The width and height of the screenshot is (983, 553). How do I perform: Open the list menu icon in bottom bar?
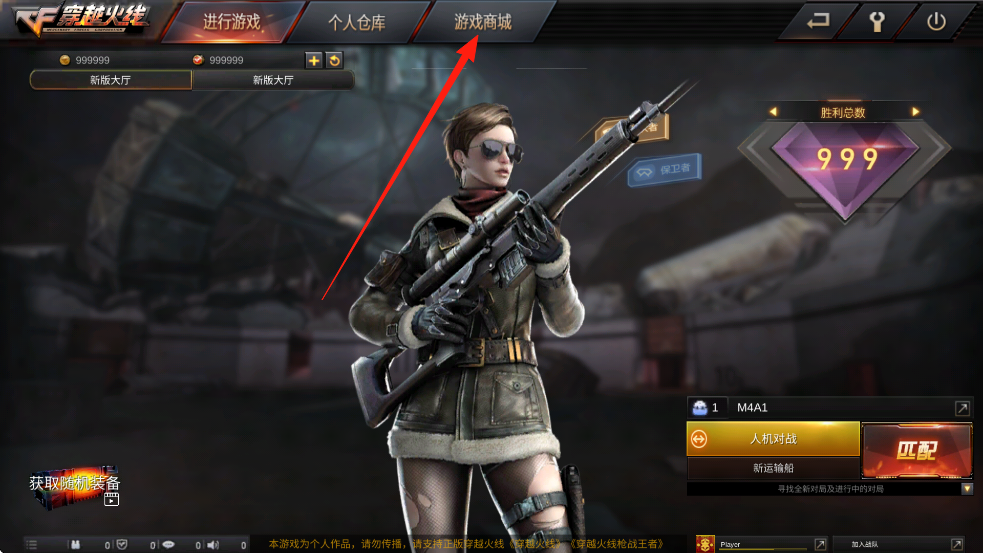pos(31,545)
